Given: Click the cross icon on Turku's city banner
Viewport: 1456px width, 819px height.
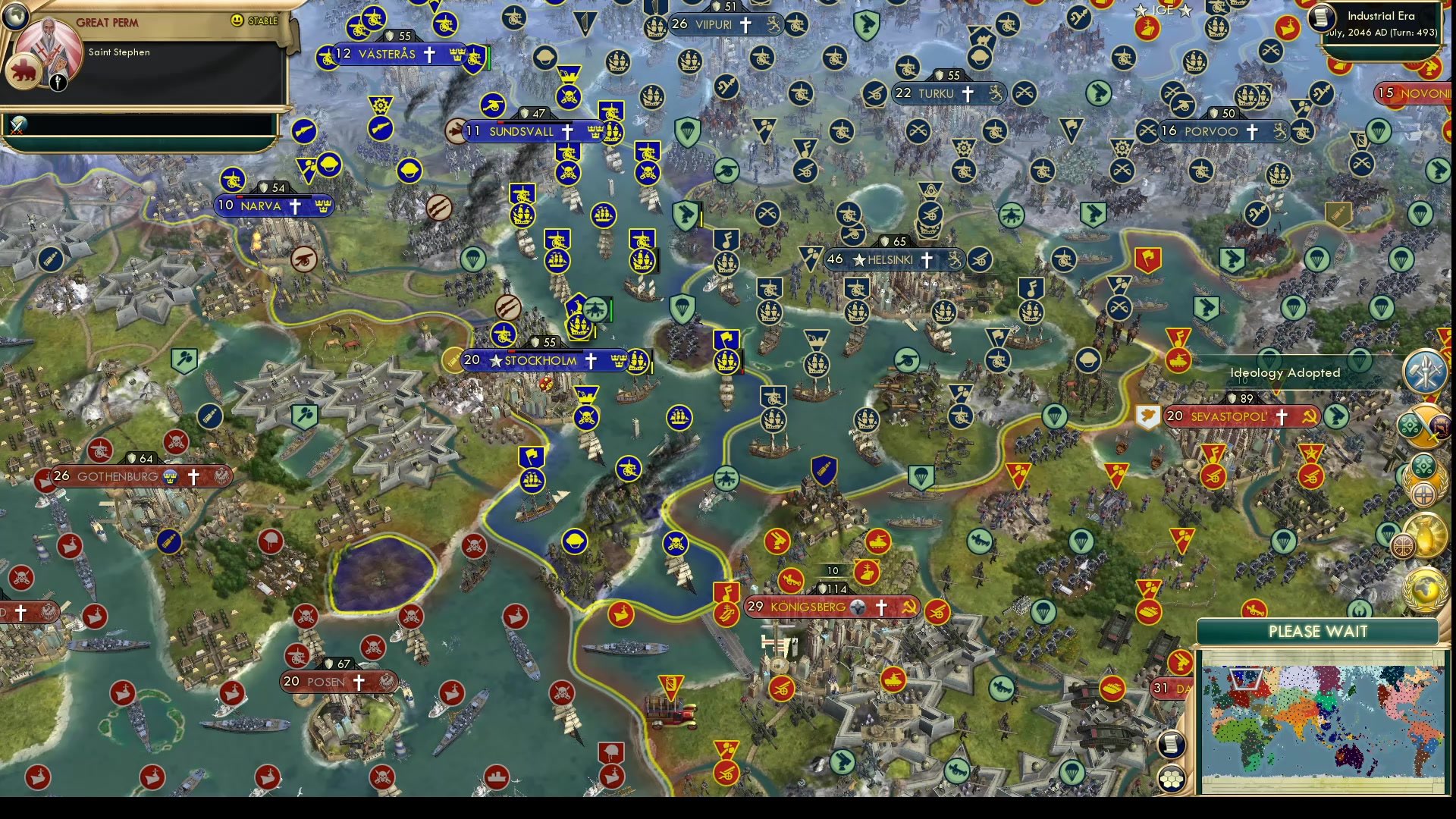Looking at the screenshot, I should point(968,95).
